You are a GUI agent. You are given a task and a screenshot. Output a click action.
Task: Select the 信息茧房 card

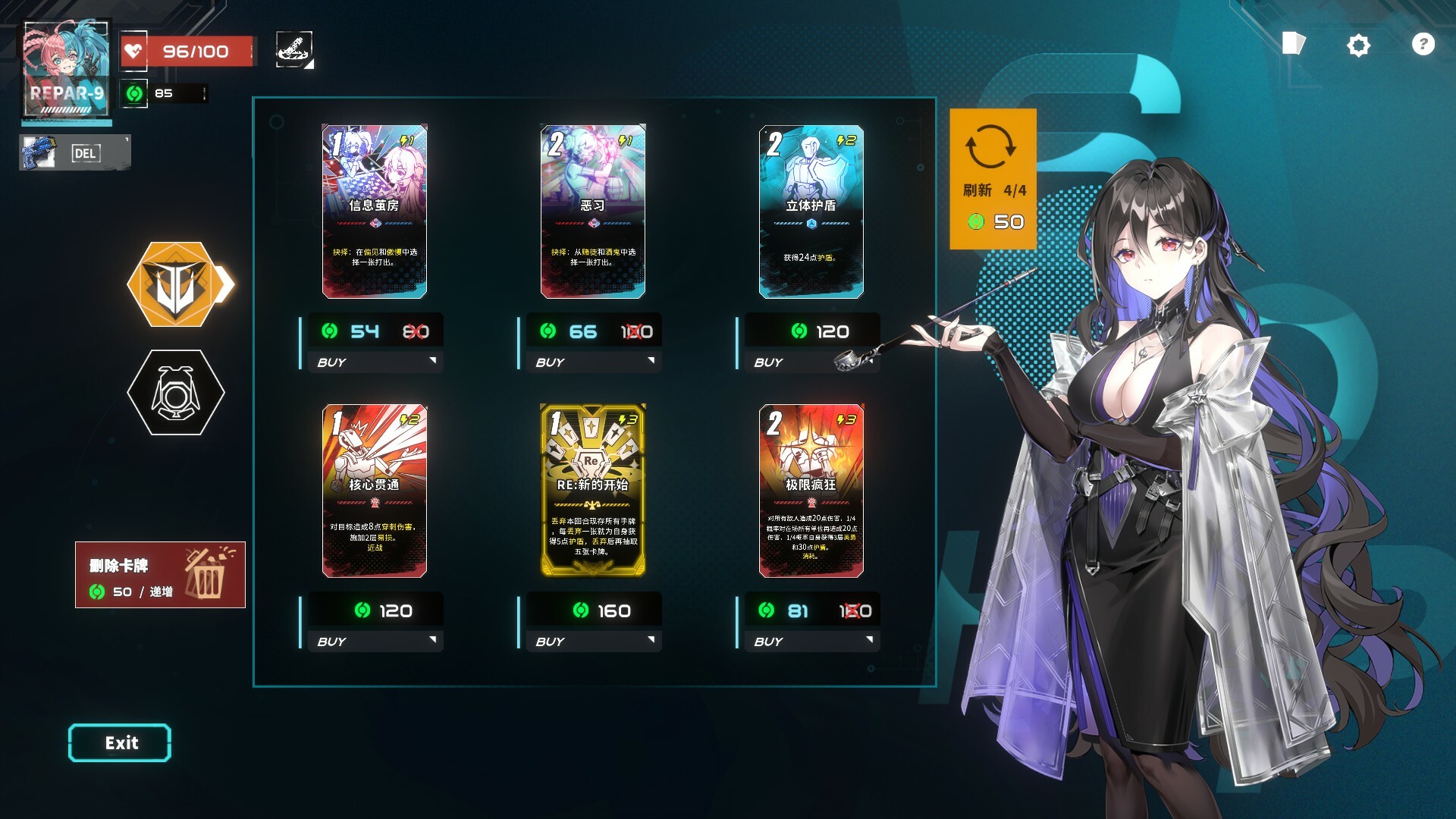[375, 211]
